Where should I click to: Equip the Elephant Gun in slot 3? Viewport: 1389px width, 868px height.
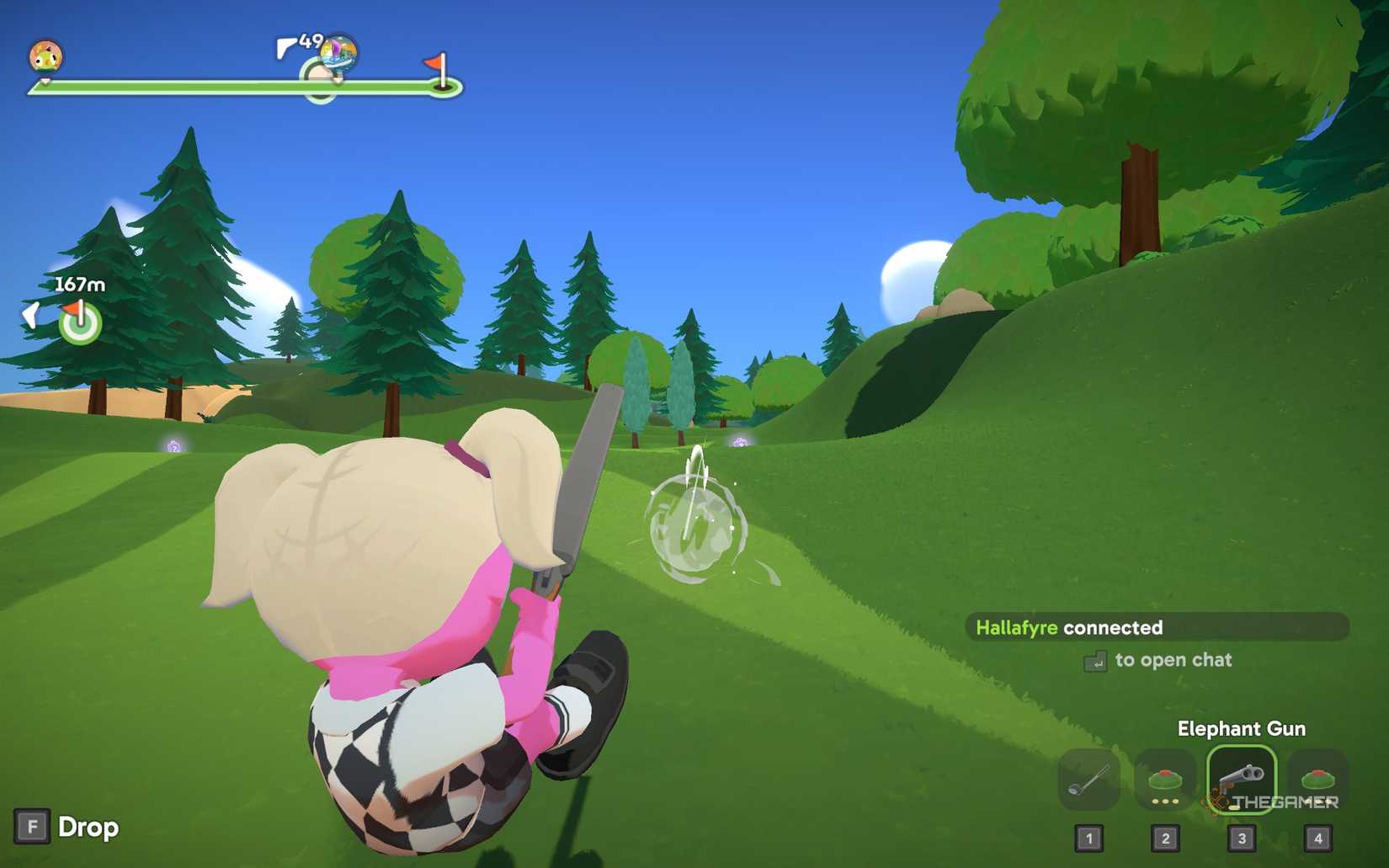point(1241,780)
